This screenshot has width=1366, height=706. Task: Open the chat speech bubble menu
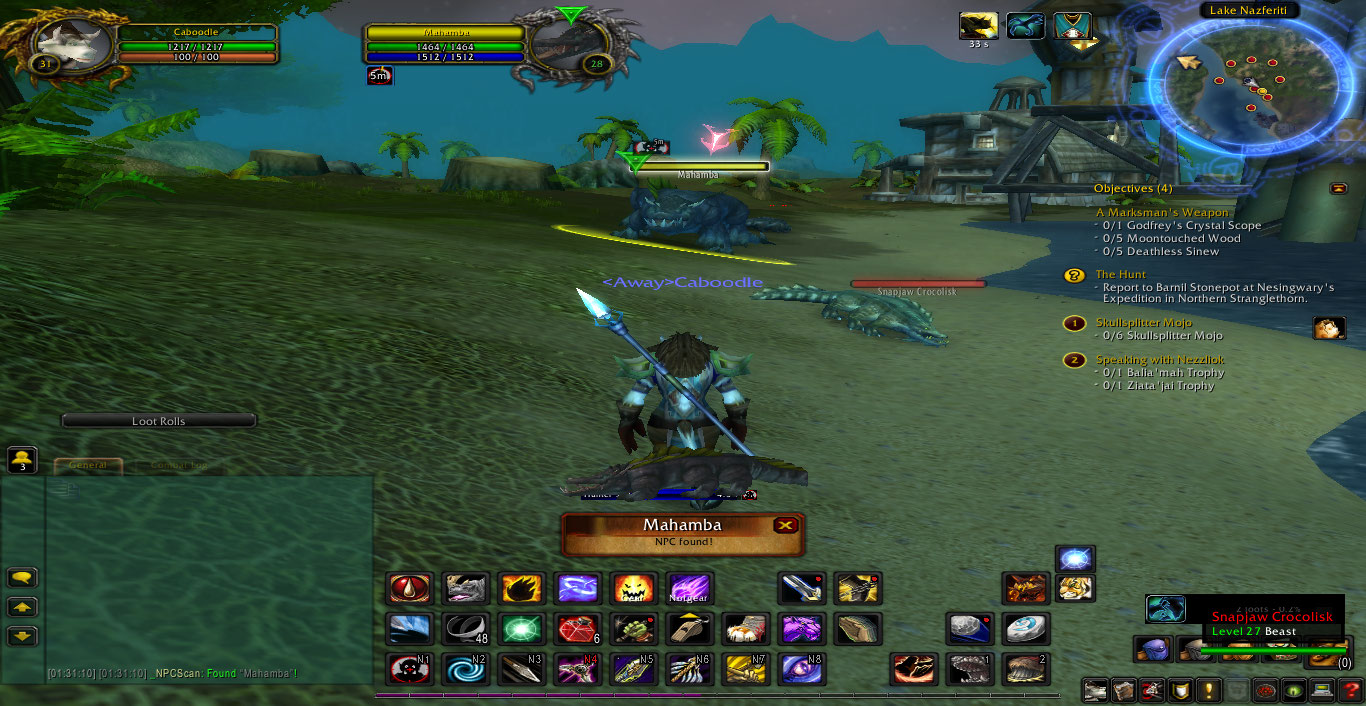coord(22,577)
